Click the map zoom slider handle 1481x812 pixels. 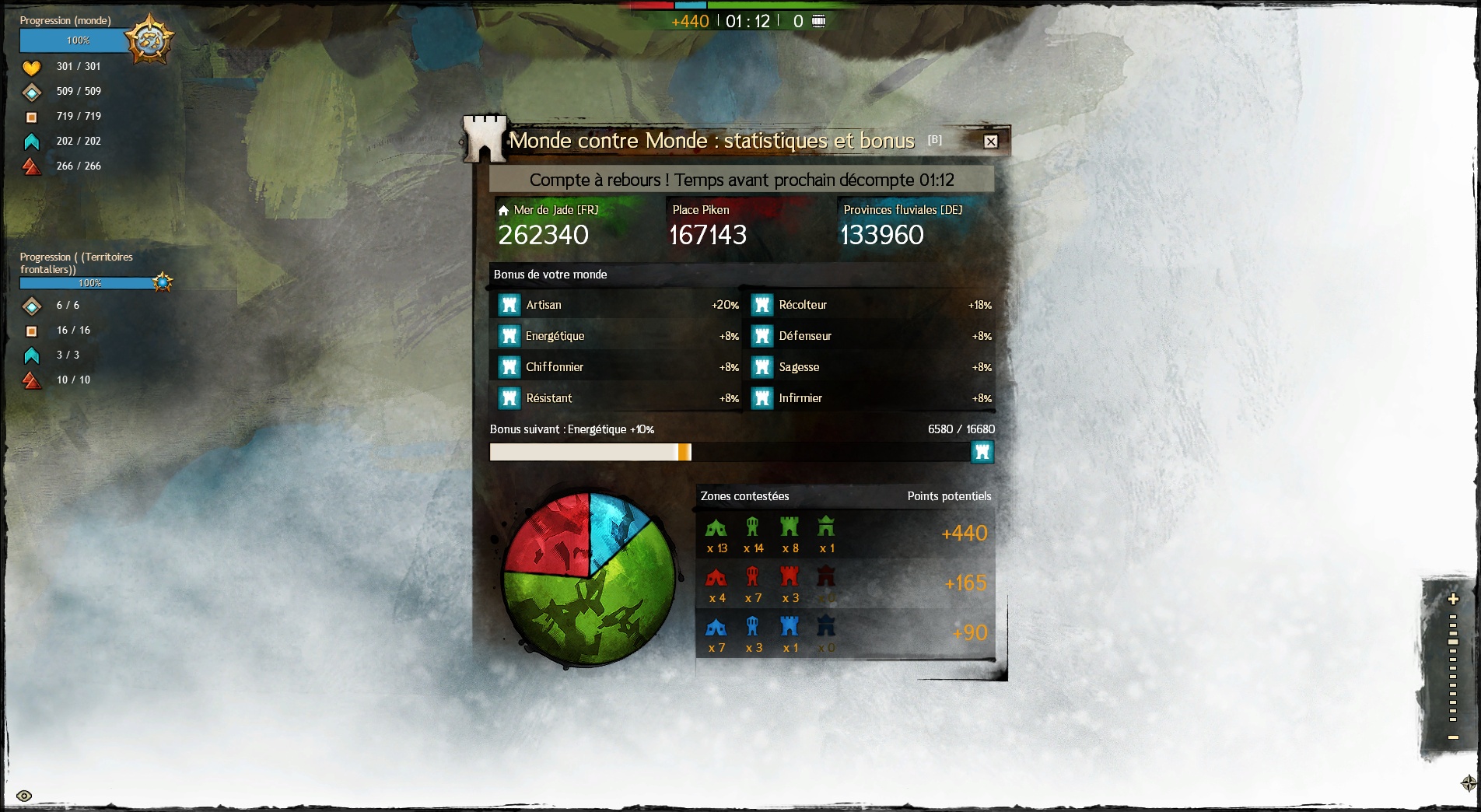point(1452,642)
